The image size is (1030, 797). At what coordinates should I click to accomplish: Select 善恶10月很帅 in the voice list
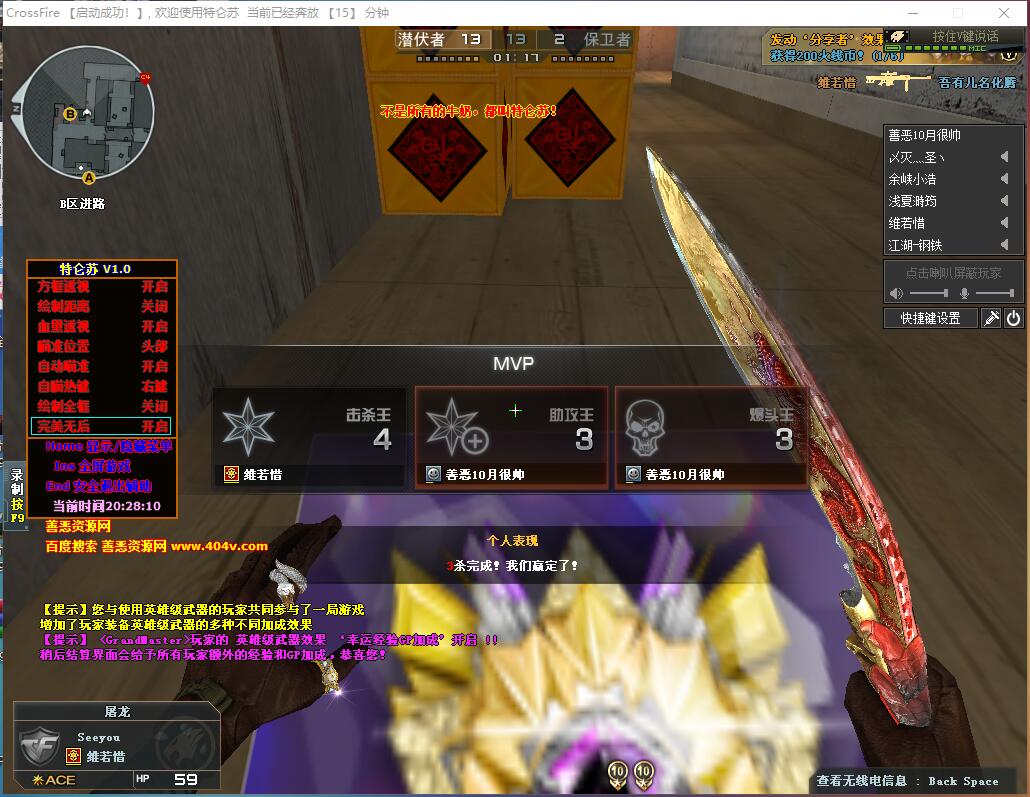[x=925, y=135]
